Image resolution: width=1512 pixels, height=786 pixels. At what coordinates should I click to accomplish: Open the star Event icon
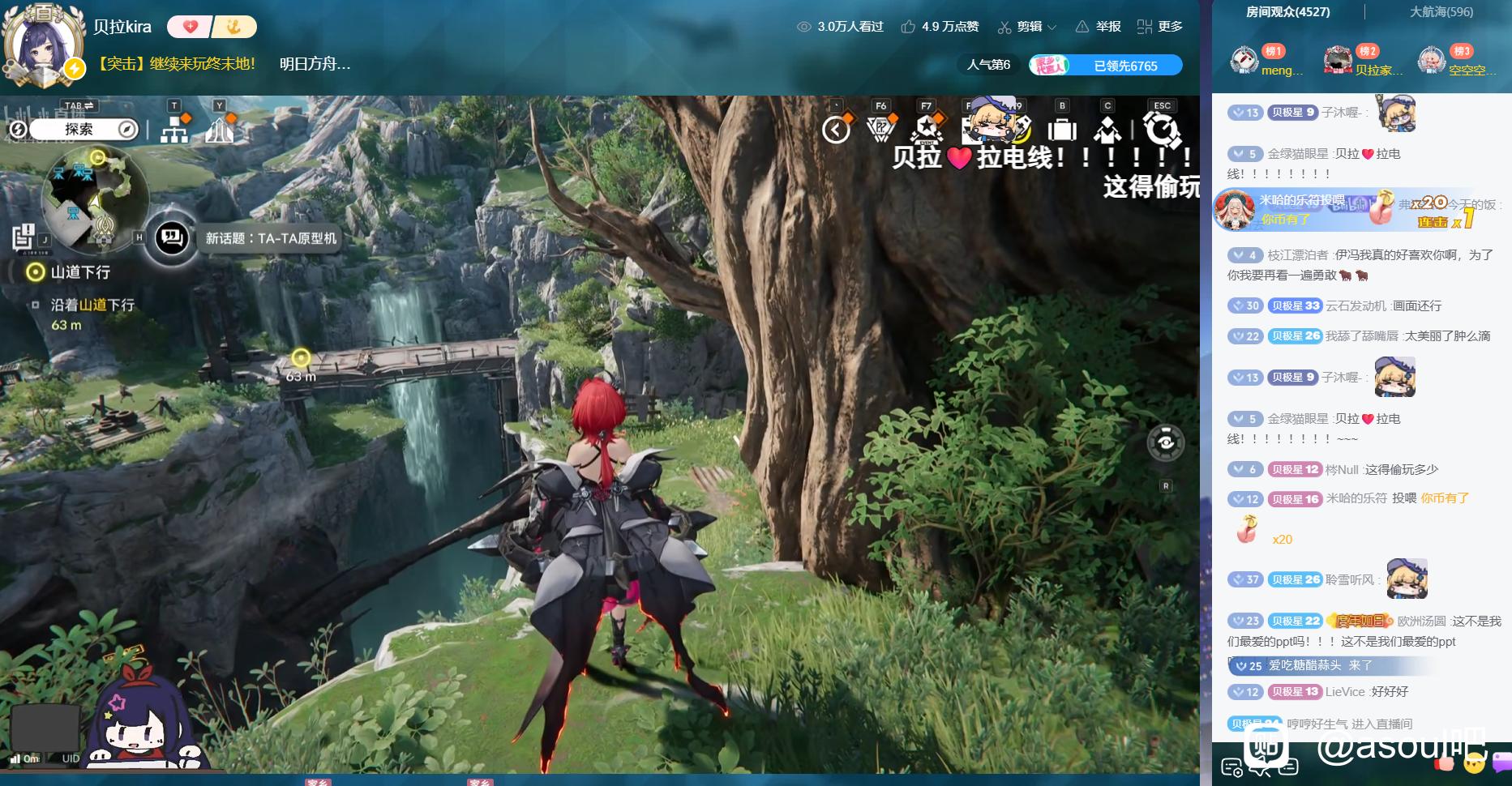(926, 129)
